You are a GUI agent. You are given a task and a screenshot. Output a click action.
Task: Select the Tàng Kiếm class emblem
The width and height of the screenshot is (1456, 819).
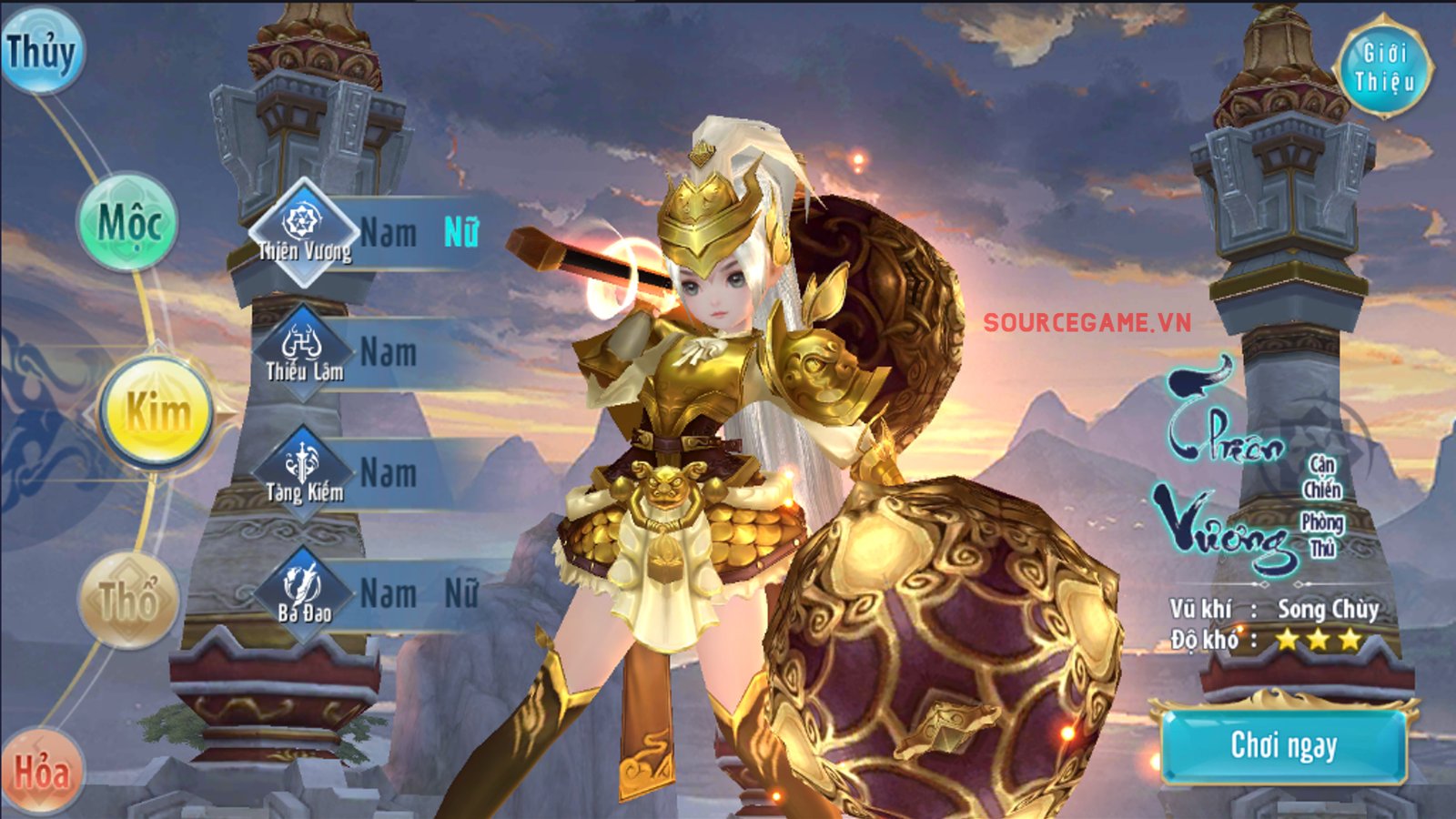click(303, 473)
